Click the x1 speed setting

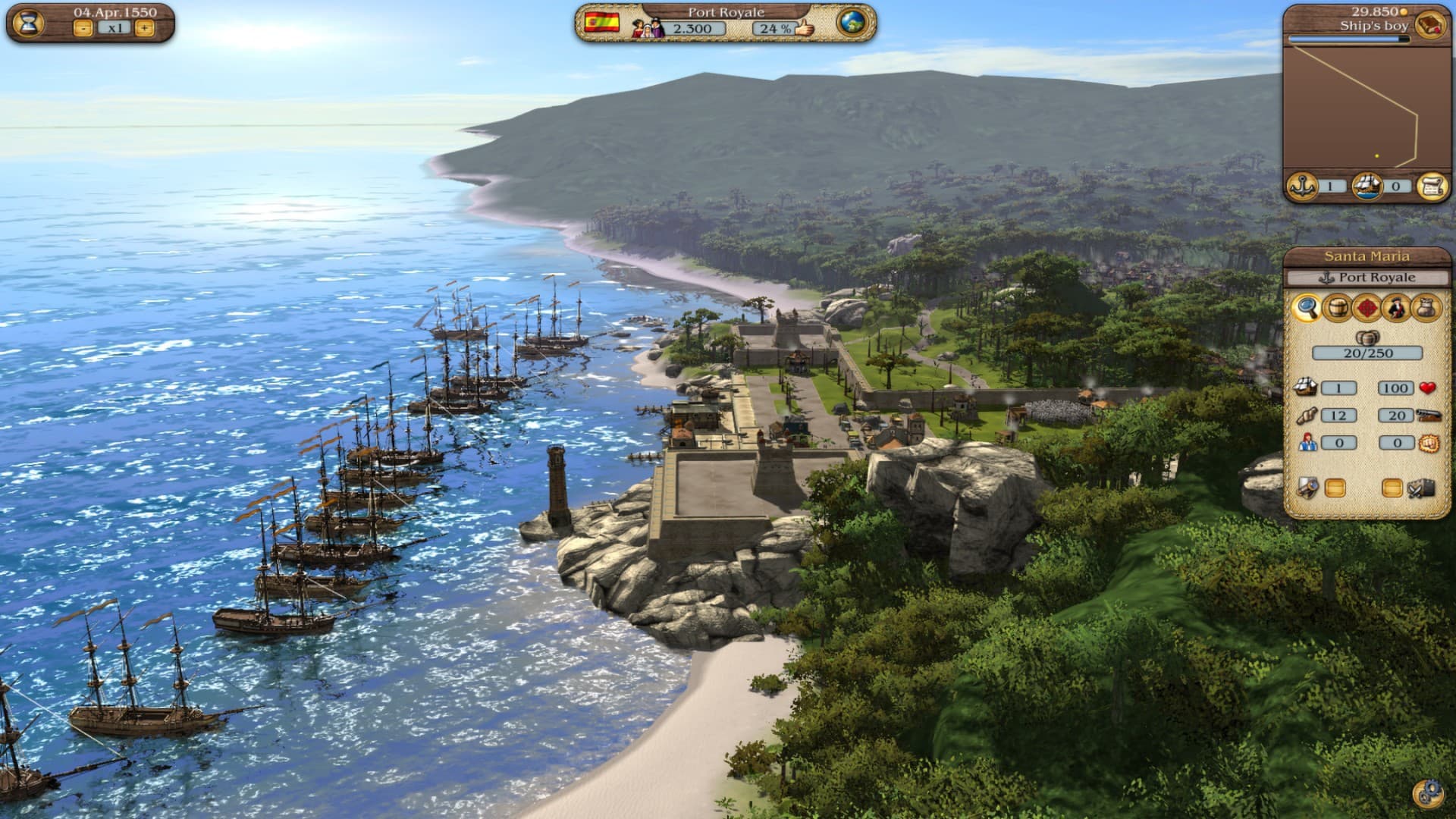(x=114, y=27)
